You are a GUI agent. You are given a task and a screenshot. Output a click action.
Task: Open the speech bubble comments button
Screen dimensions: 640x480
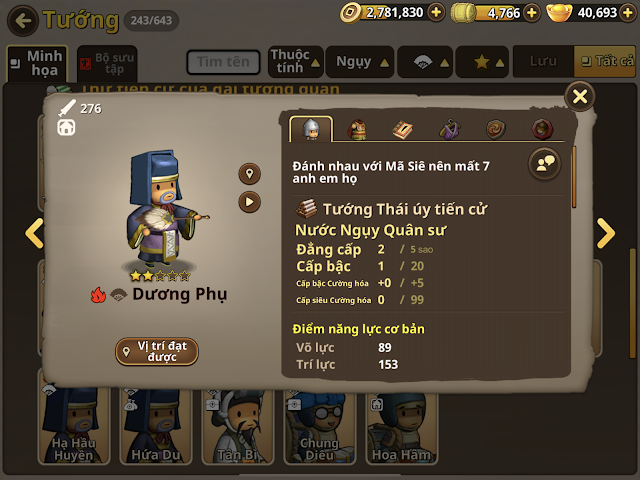[x=545, y=163]
